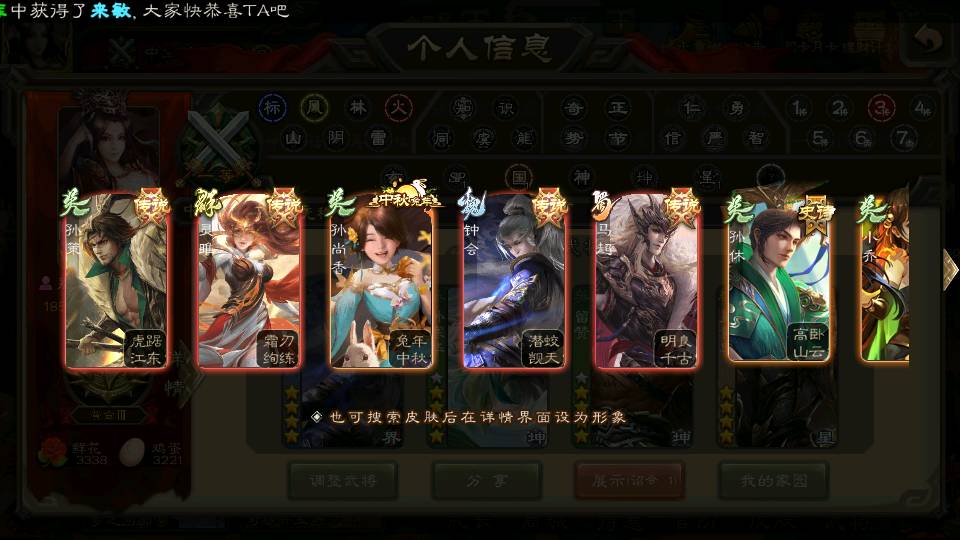Select the 钟会 潜蛟觊天 skin card
This screenshot has height=540, width=960.
tap(514, 280)
